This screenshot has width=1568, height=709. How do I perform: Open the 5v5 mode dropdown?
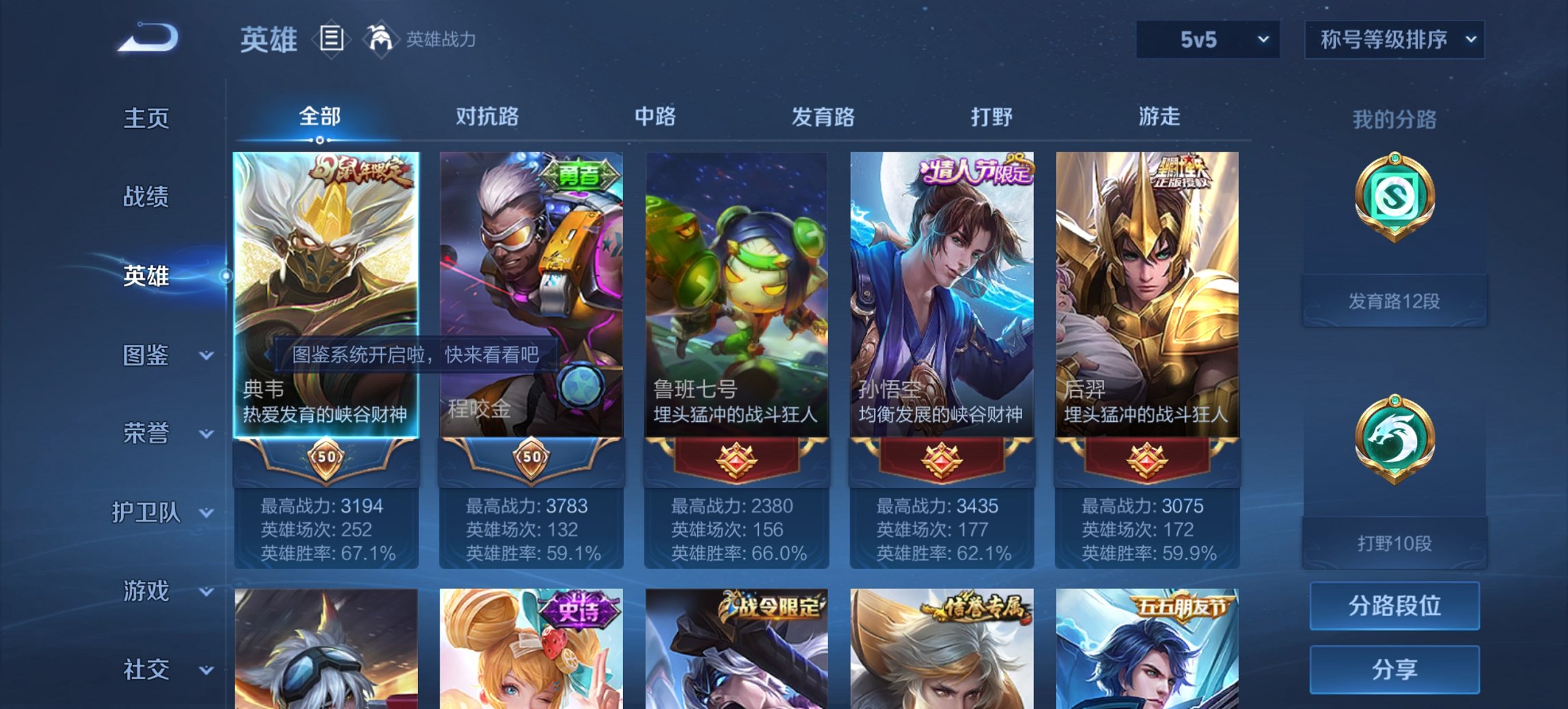(1207, 40)
